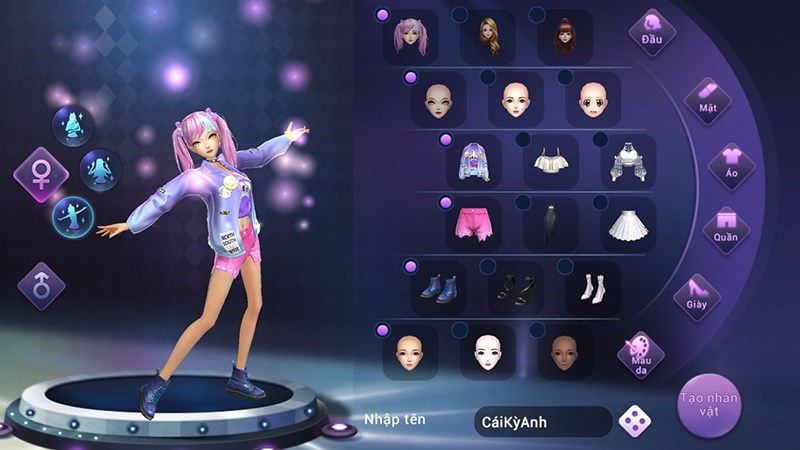Click the character name input field

point(542,421)
